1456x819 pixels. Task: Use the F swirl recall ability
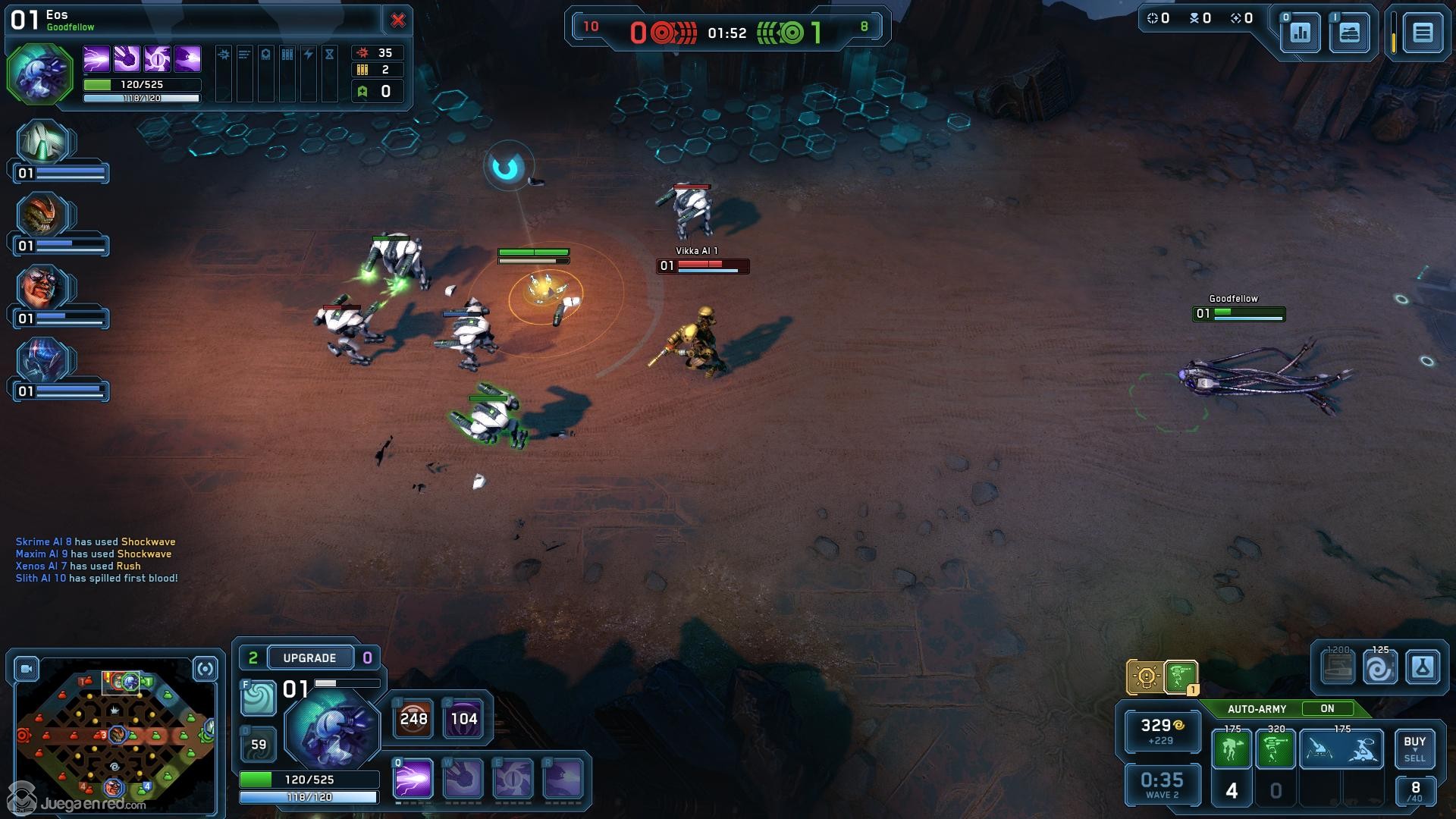click(x=259, y=698)
